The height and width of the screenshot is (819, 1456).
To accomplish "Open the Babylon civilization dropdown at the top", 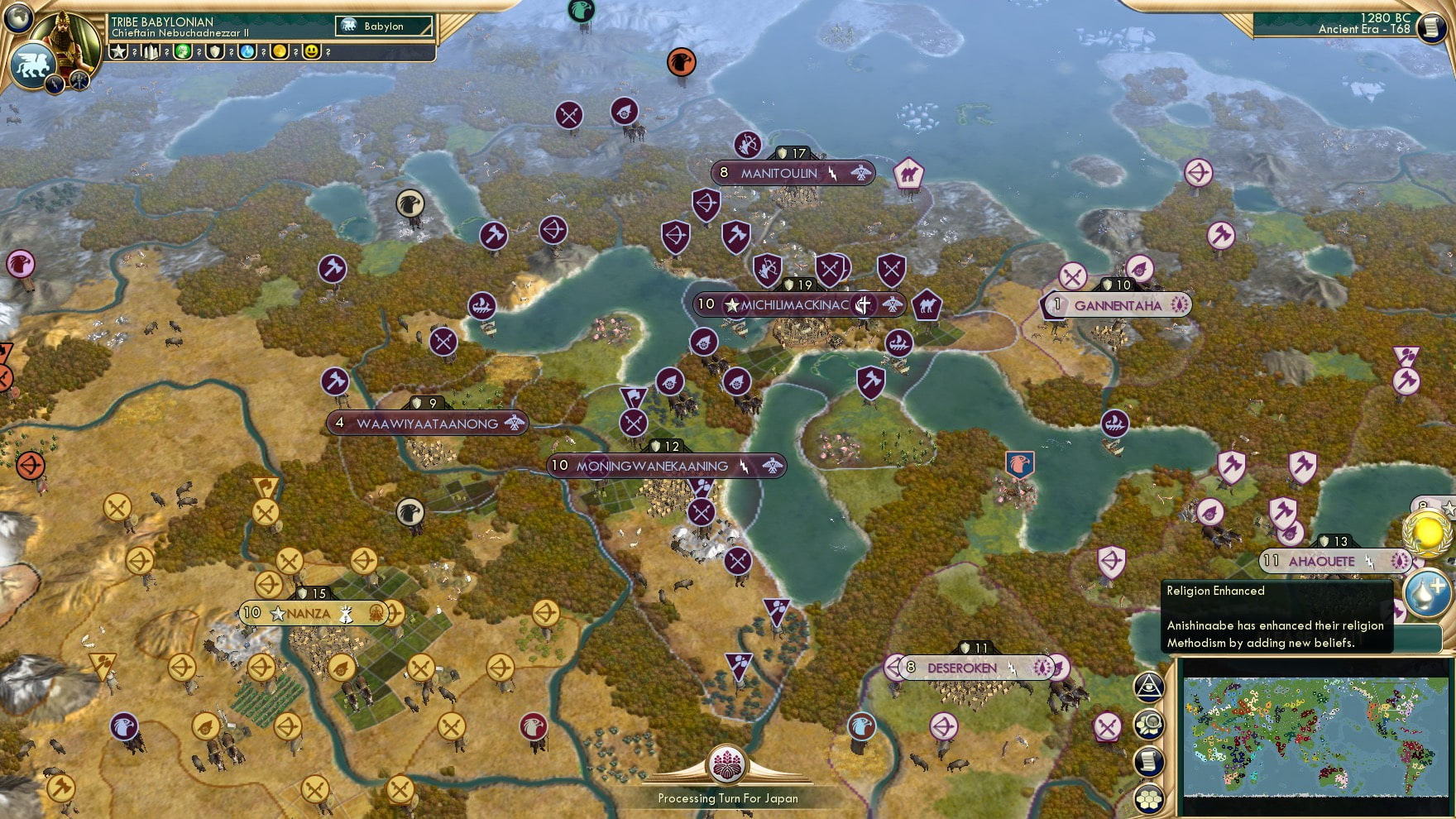I will (x=385, y=26).
